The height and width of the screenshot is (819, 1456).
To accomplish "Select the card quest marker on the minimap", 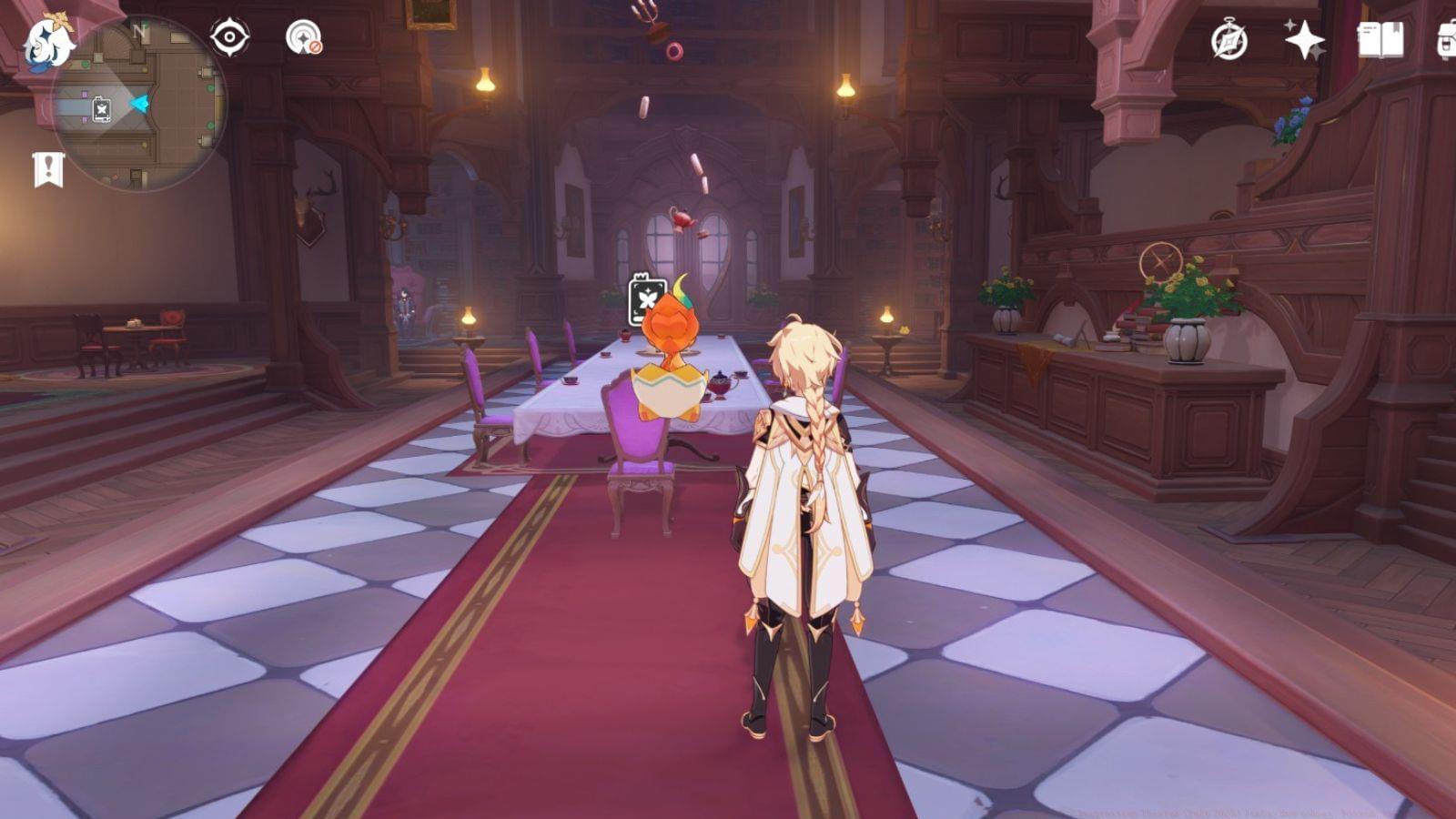I will tap(102, 109).
